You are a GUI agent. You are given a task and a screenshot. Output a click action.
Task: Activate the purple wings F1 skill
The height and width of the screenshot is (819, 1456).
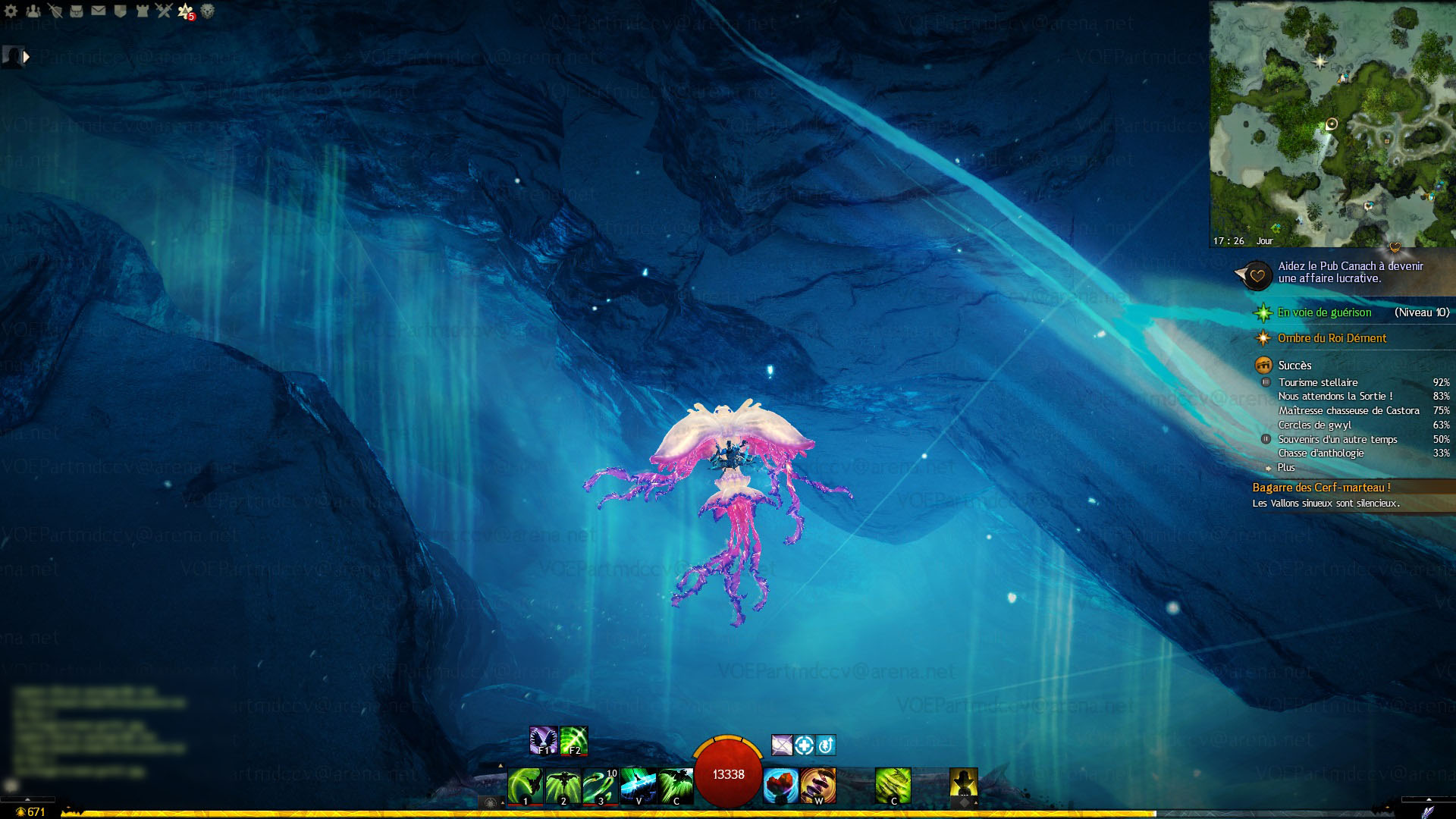pyautogui.click(x=543, y=741)
